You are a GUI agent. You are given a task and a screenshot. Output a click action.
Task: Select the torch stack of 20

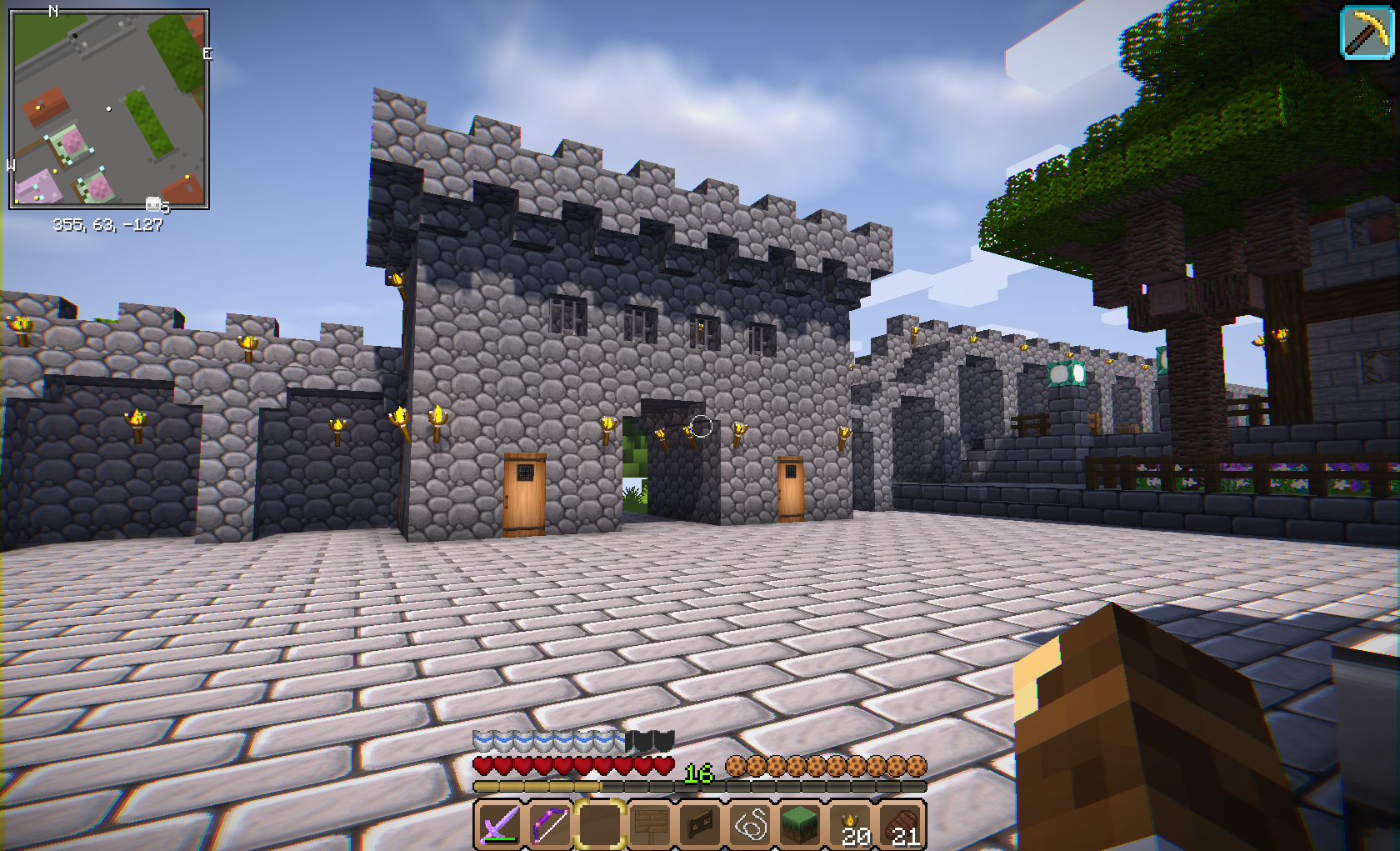852,825
